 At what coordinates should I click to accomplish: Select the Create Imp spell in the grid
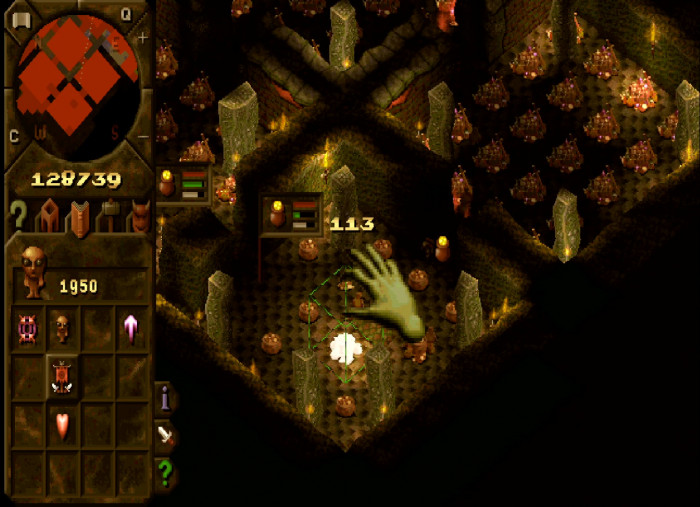pyautogui.click(x=63, y=328)
